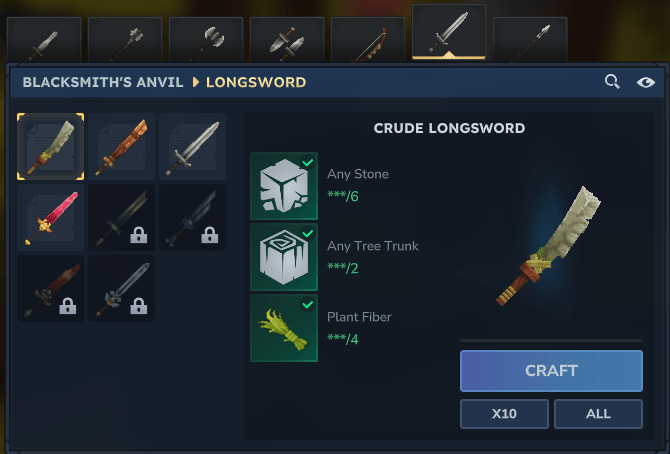Click the Plant Fiber ingredient icon
670x454 pixels.
point(284,328)
